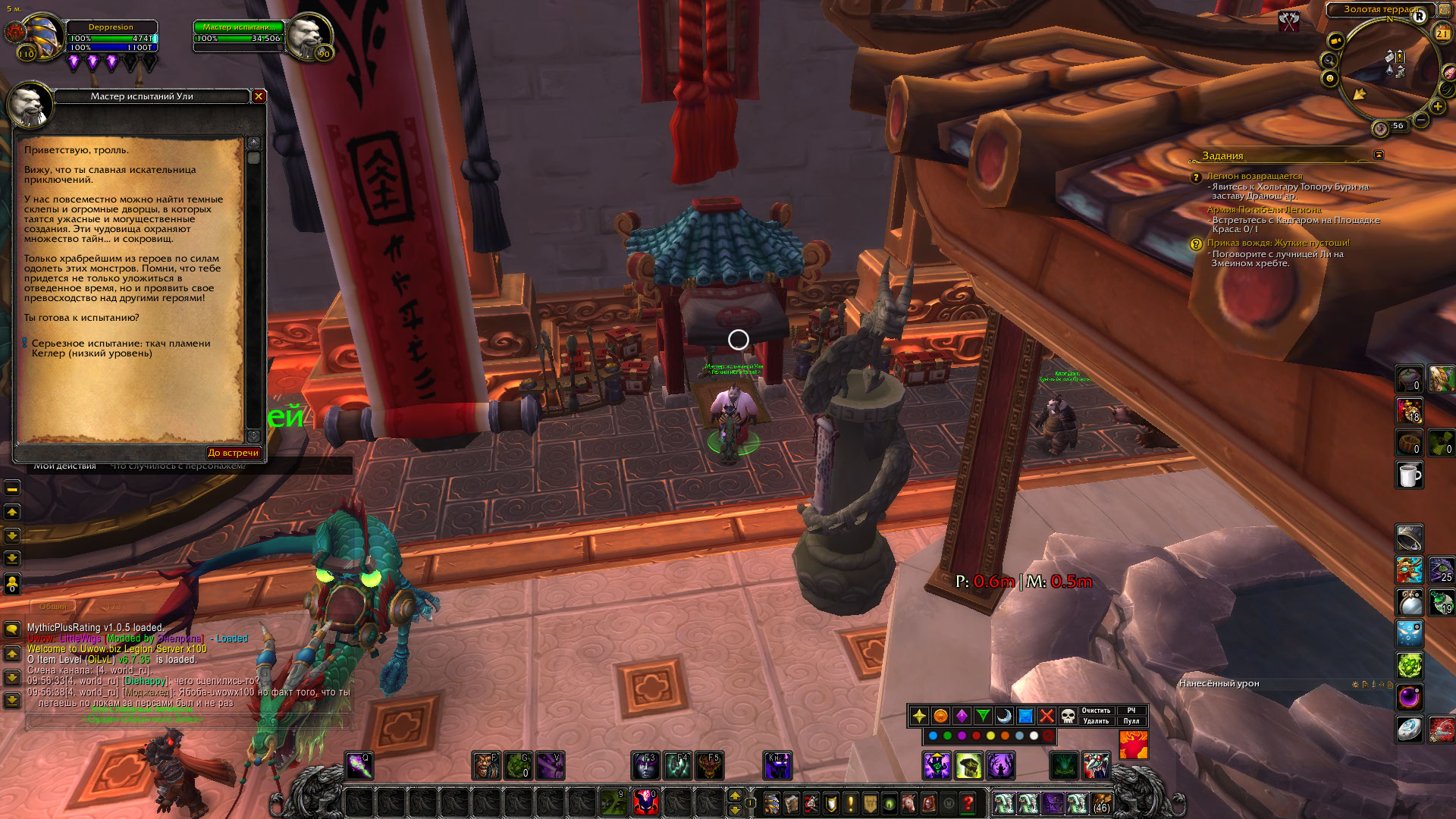
Task: Click the До встречи goodbye button
Action: point(234,453)
